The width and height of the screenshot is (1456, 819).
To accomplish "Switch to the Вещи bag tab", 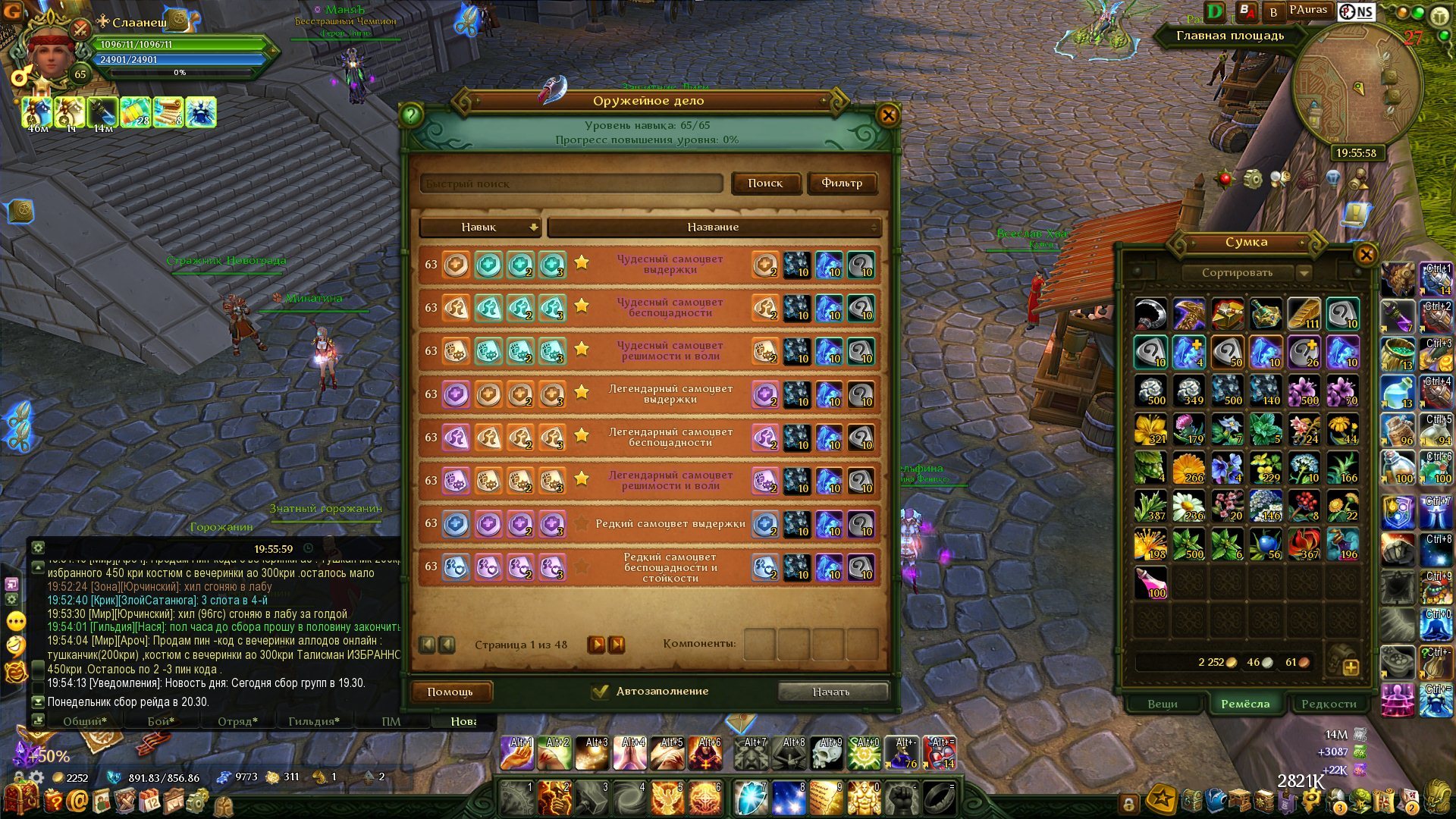I will coord(1163,704).
